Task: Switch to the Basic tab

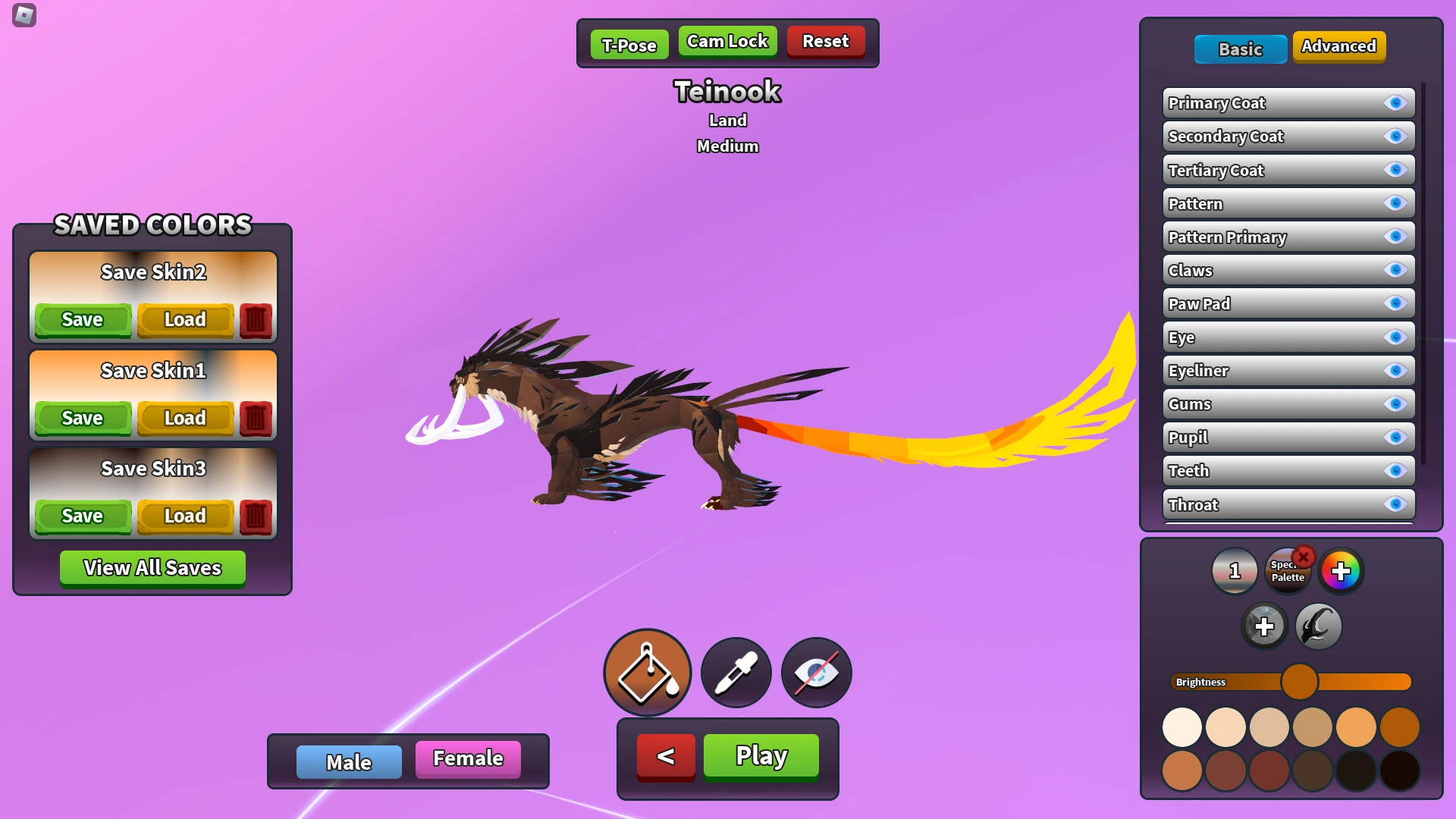Action: point(1240,49)
